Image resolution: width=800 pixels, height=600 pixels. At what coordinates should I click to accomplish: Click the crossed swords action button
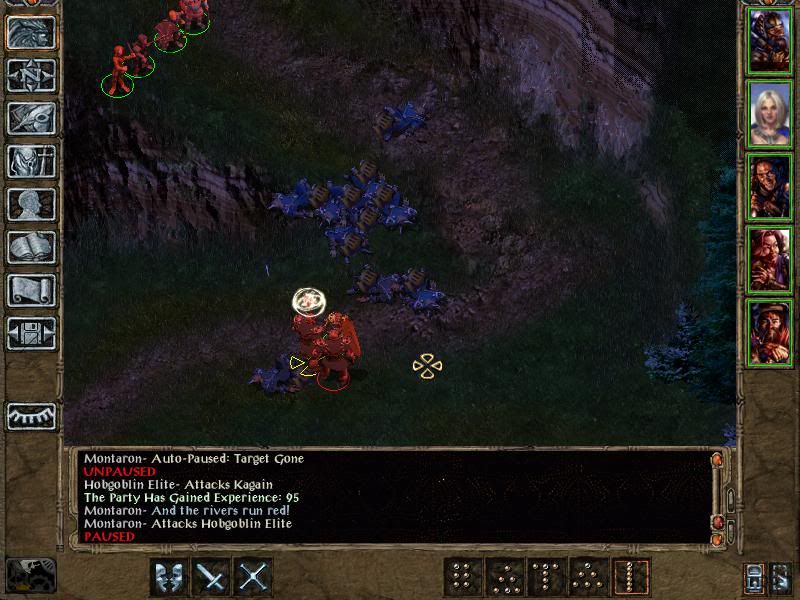point(255,577)
